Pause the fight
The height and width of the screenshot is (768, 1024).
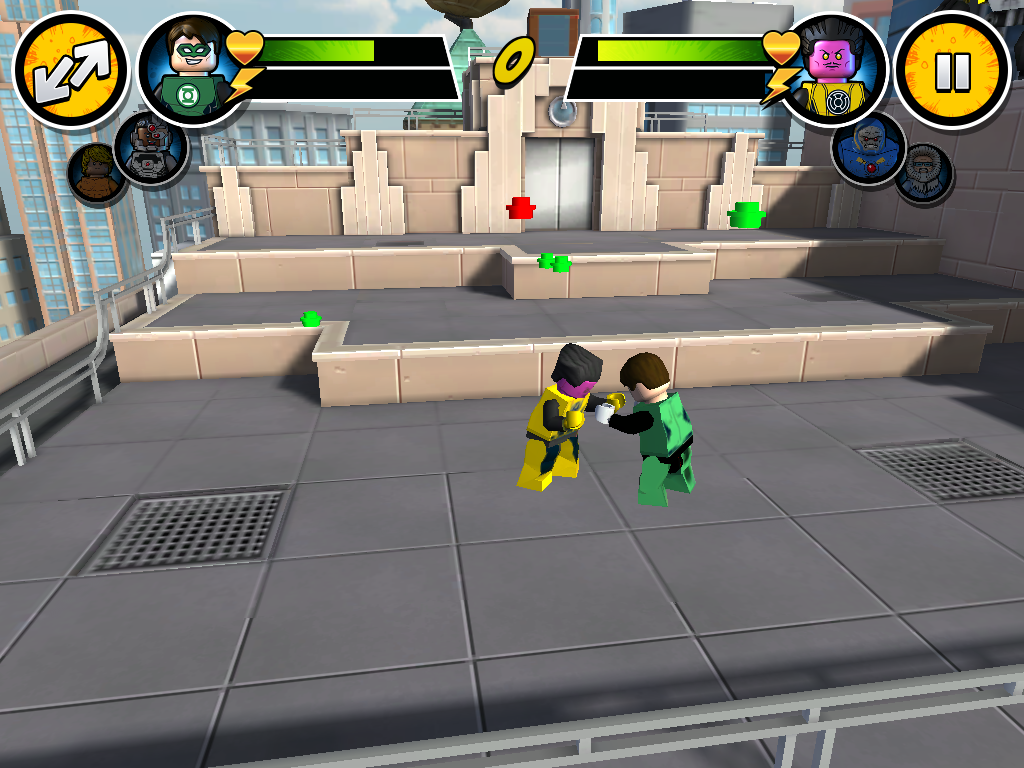point(951,70)
